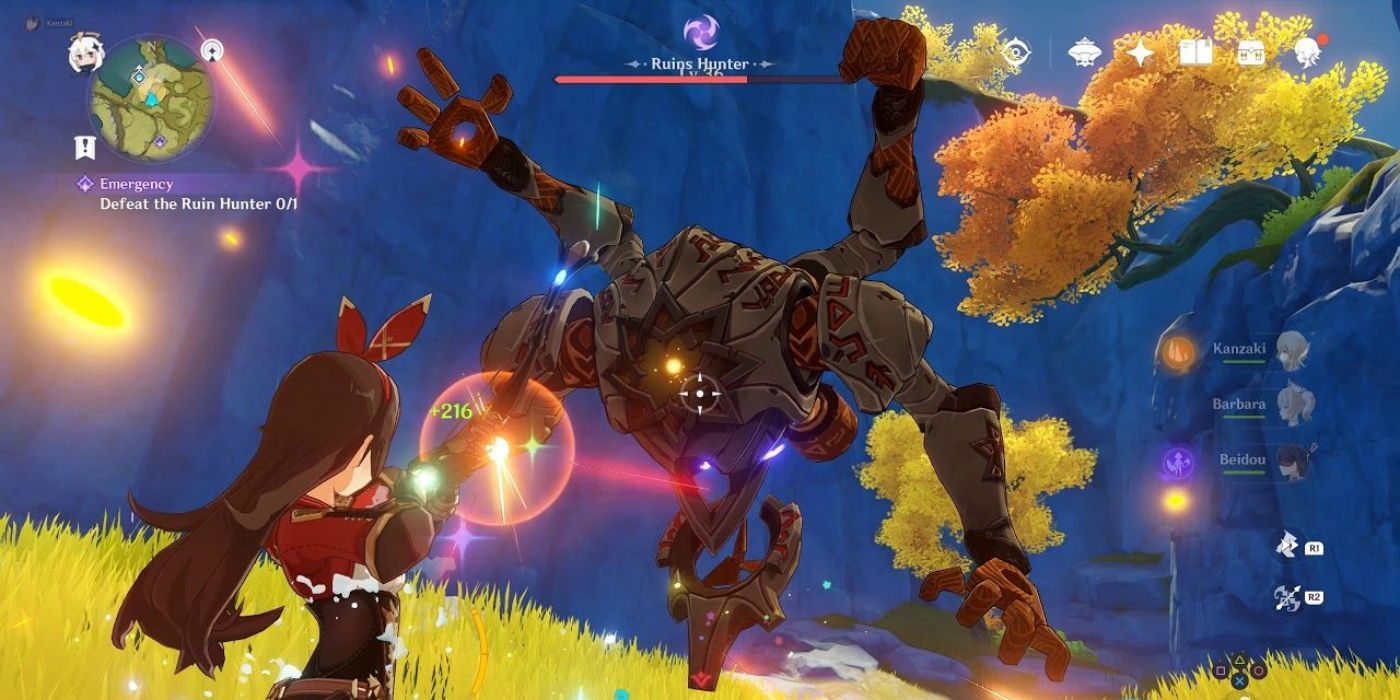Open the backpack inventory icon
The width and height of the screenshot is (1400, 700).
tap(1250, 52)
